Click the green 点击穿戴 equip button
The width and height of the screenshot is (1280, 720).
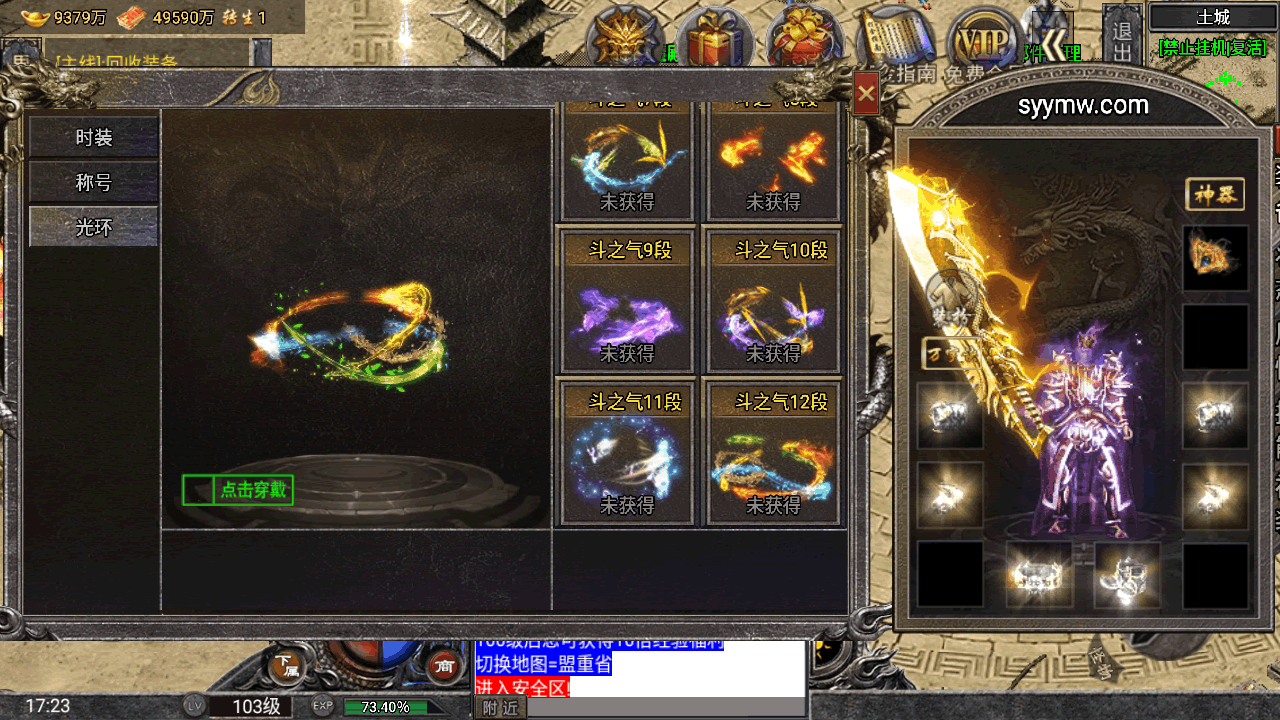tap(238, 490)
